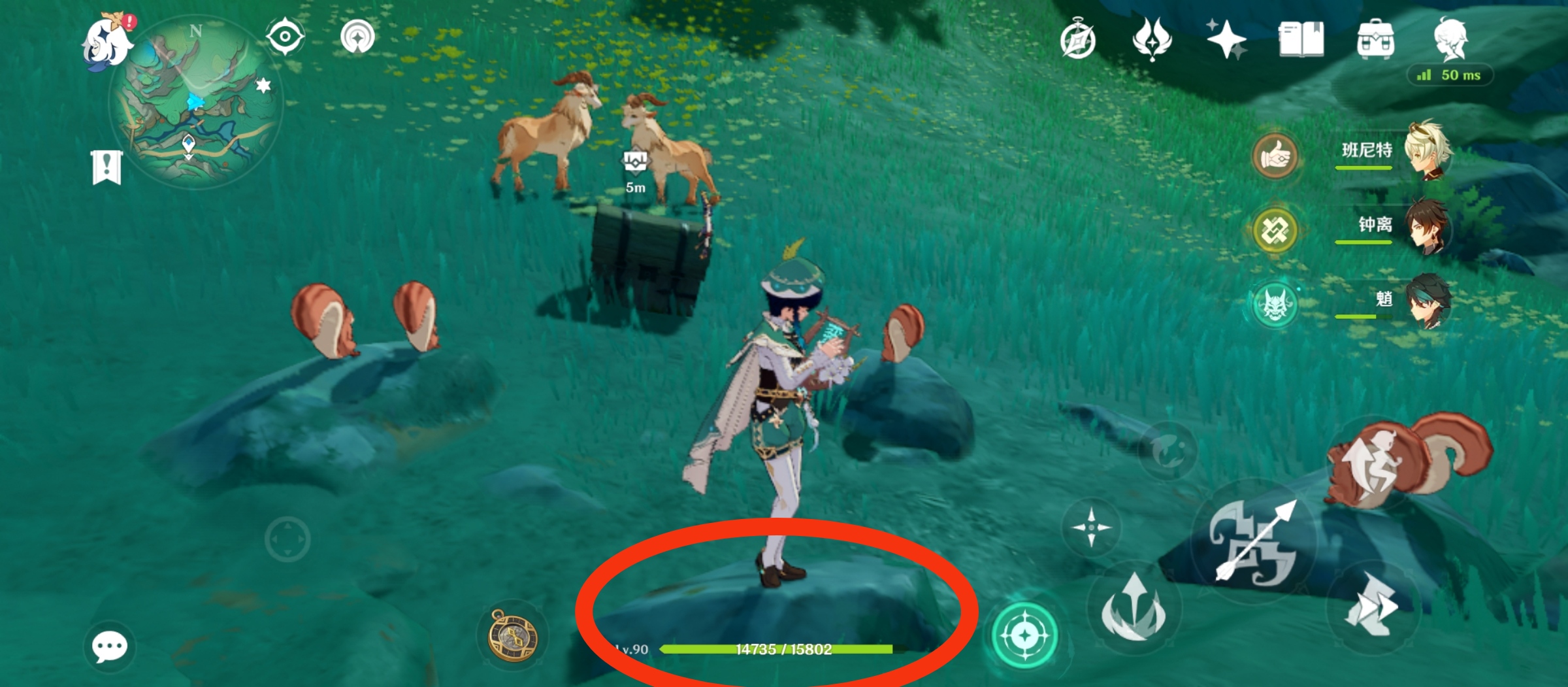The height and width of the screenshot is (687, 1568).
Task: Open the tutorial book icon
Action: click(1301, 39)
